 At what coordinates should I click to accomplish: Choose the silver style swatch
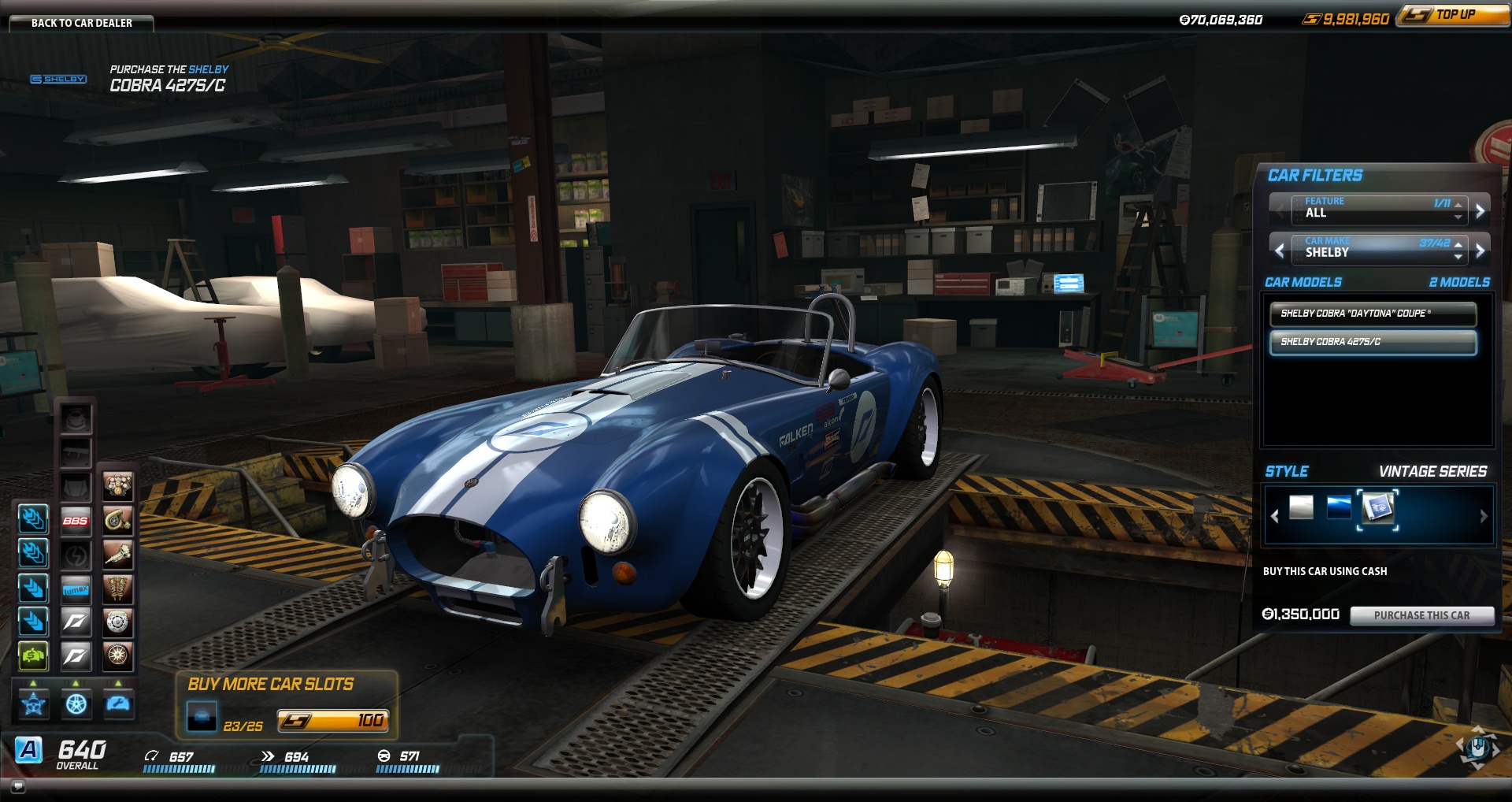click(1301, 507)
